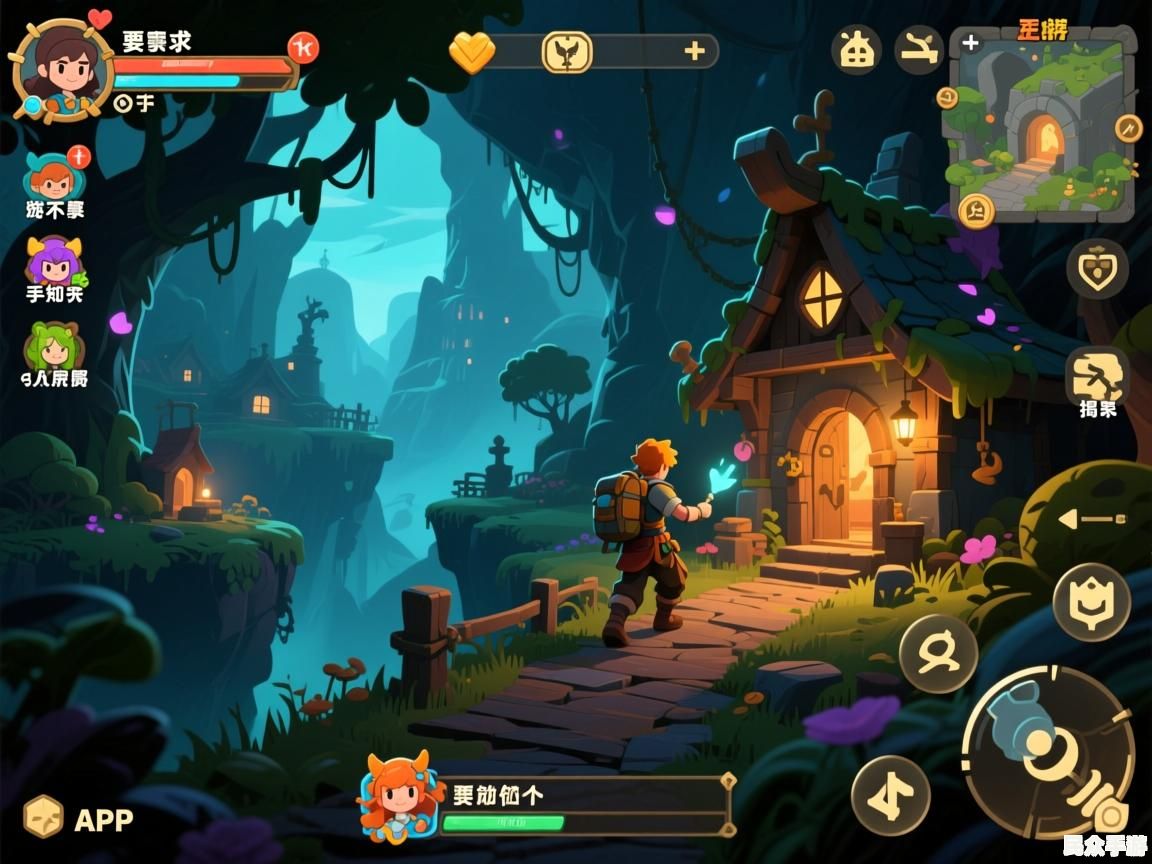Image resolution: width=1152 pixels, height=864 pixels.
Task: Click the gold marker on minimap's right edge
Action: click(1128, 127)
